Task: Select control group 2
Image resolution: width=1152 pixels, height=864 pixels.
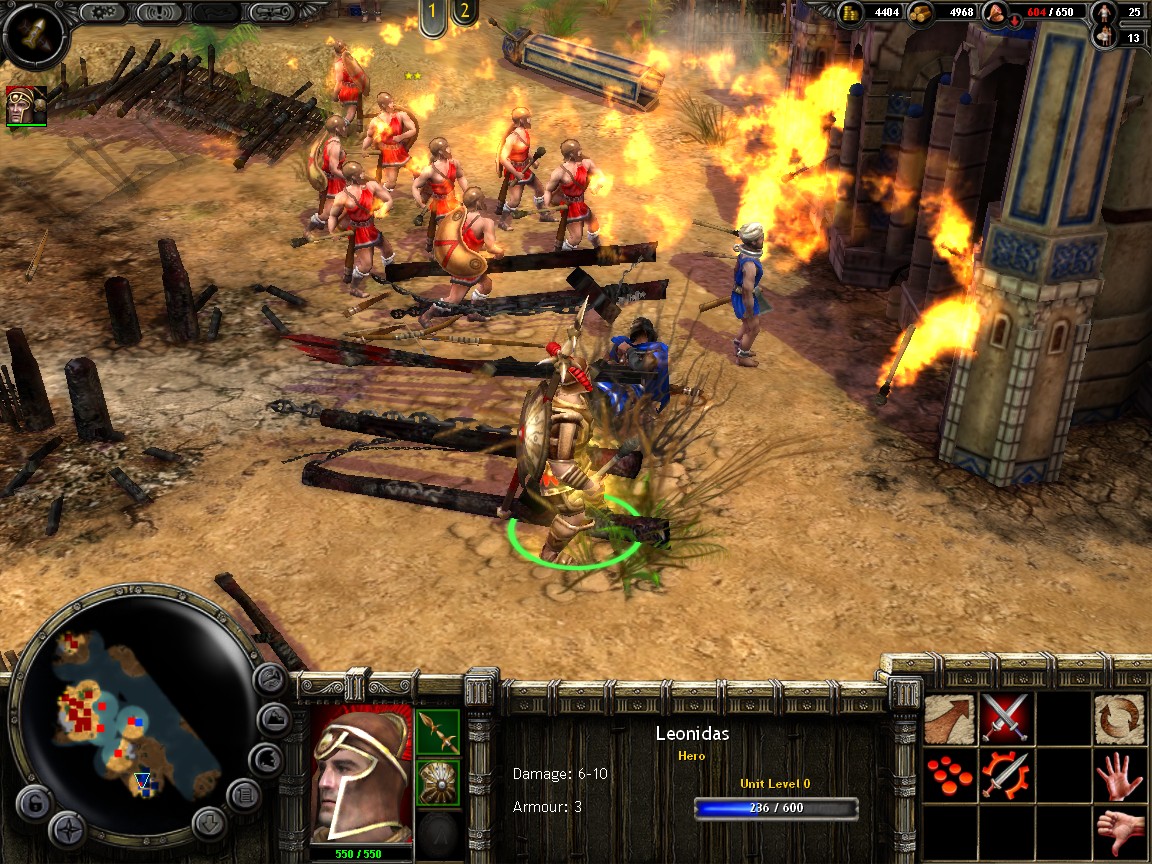Action: coord(463,14)
